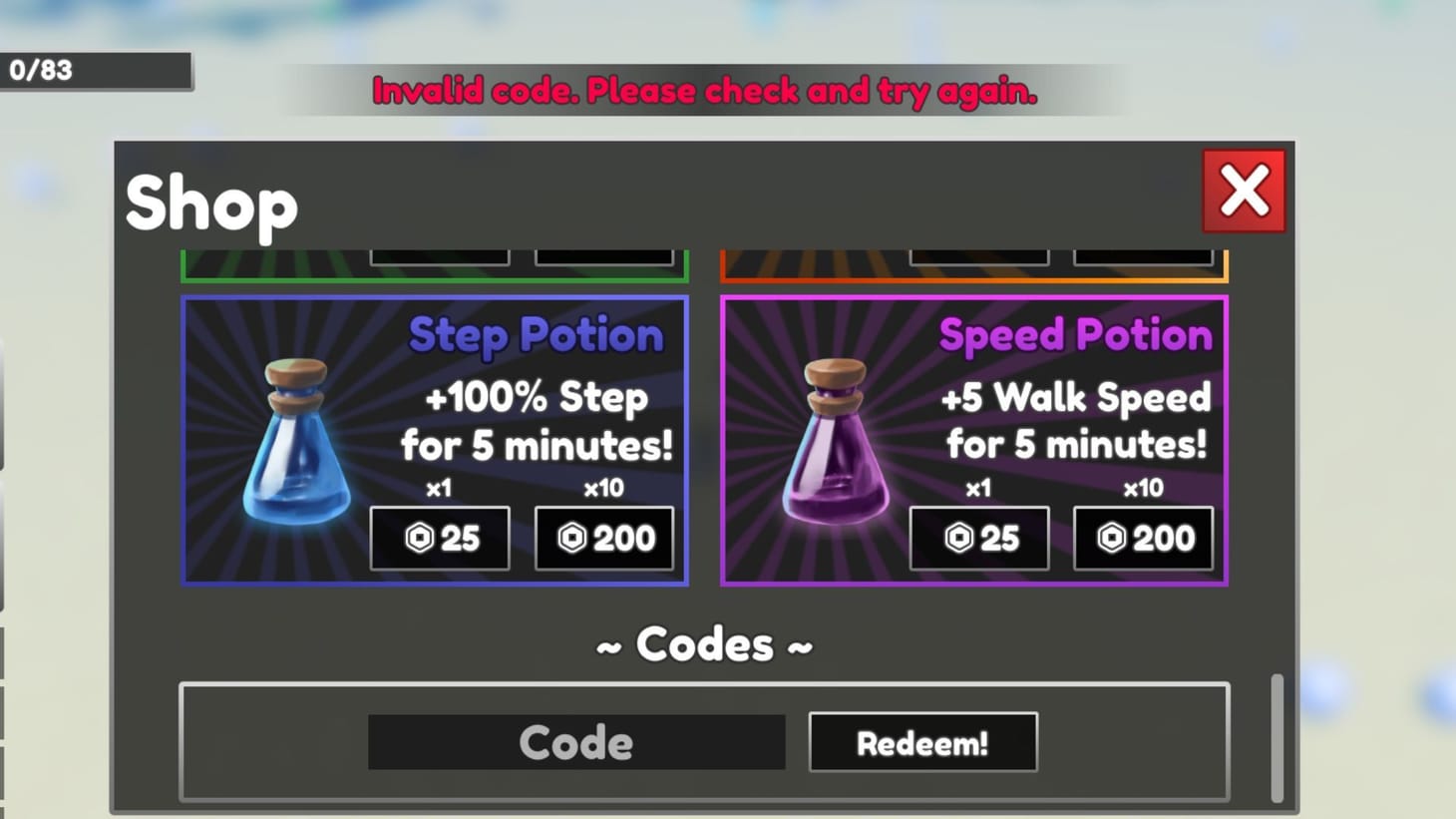Buy ten Step Potions for 200 Robux
The width and height of the screenshot is (1456, 819).
603,538
